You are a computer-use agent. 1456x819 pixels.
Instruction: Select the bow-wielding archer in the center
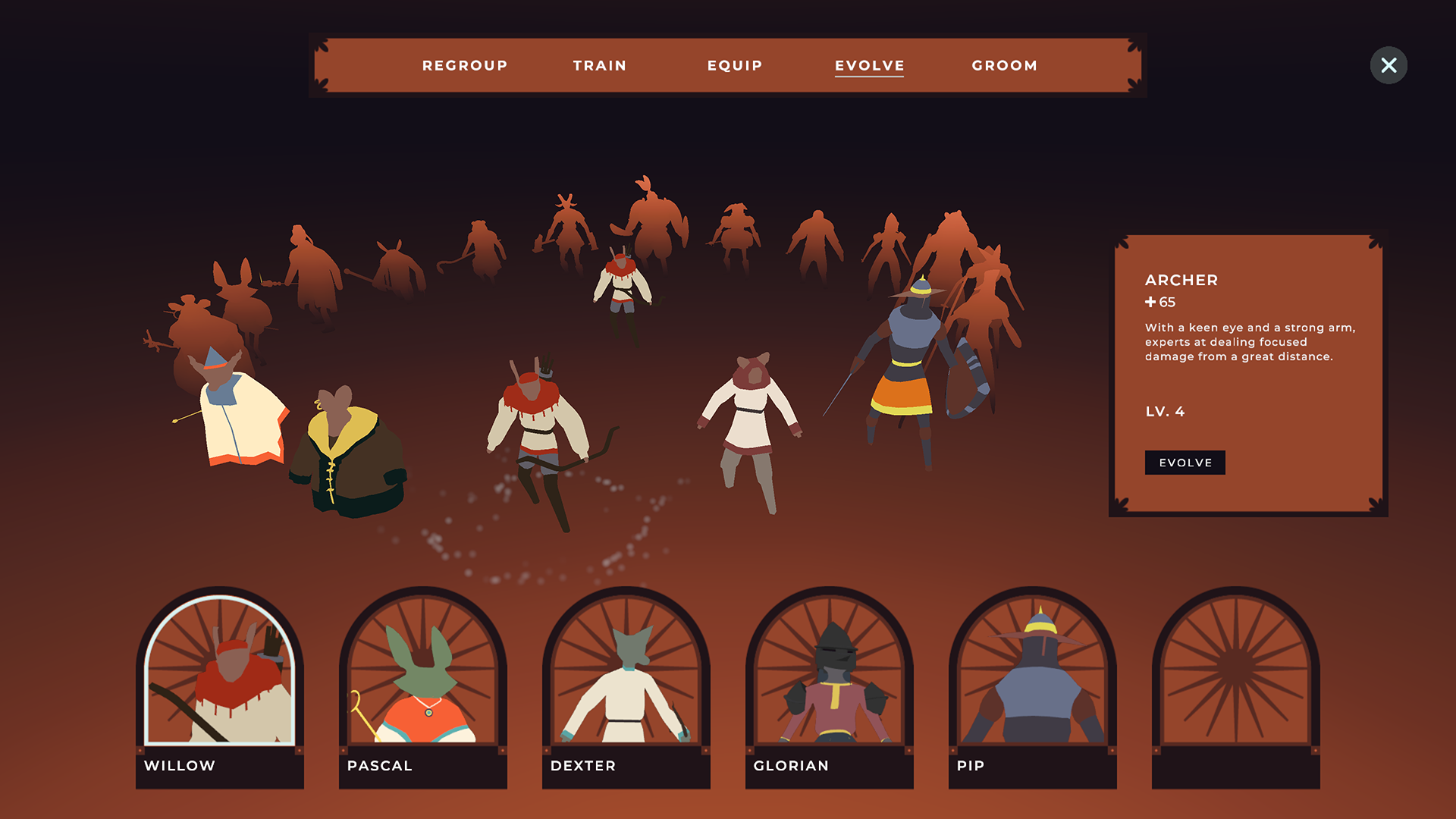538,425
